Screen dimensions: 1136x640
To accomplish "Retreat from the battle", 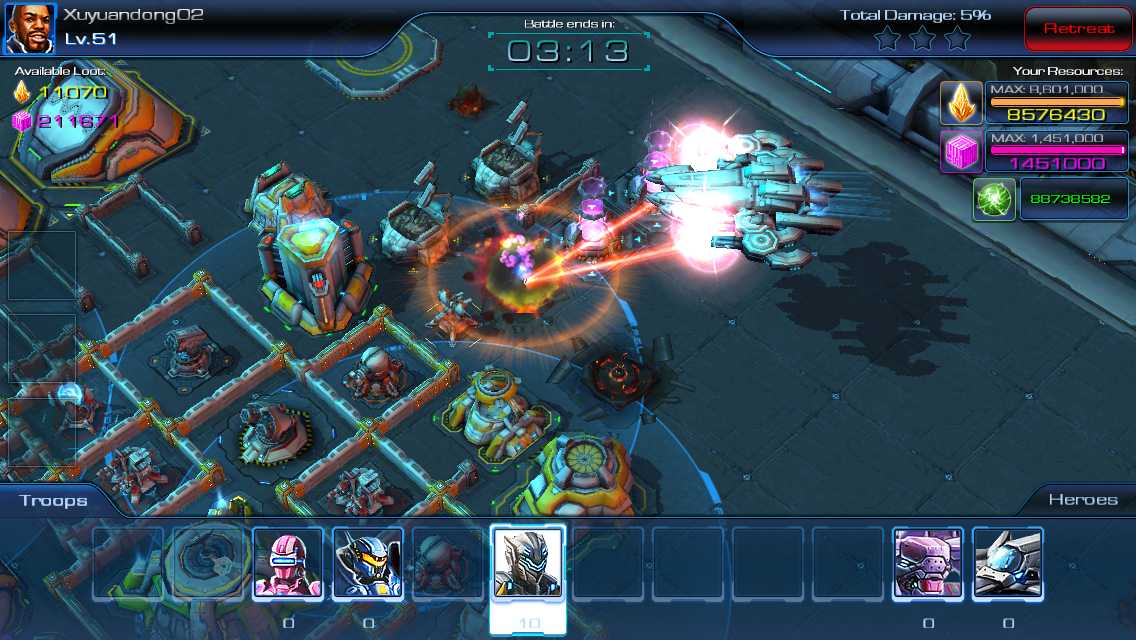I will coord(1078,29).
